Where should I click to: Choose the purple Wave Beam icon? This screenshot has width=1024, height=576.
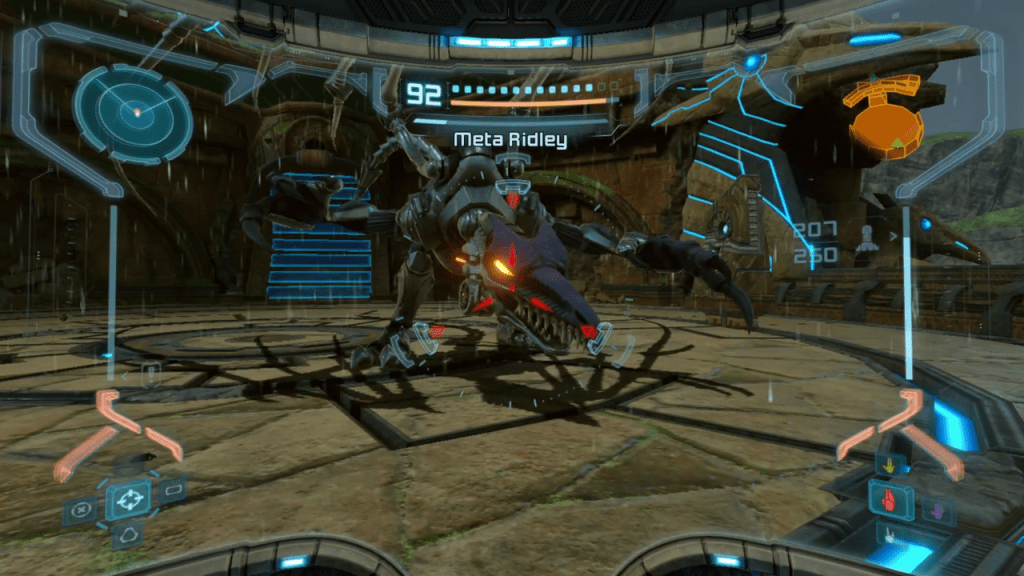point(938,509)
